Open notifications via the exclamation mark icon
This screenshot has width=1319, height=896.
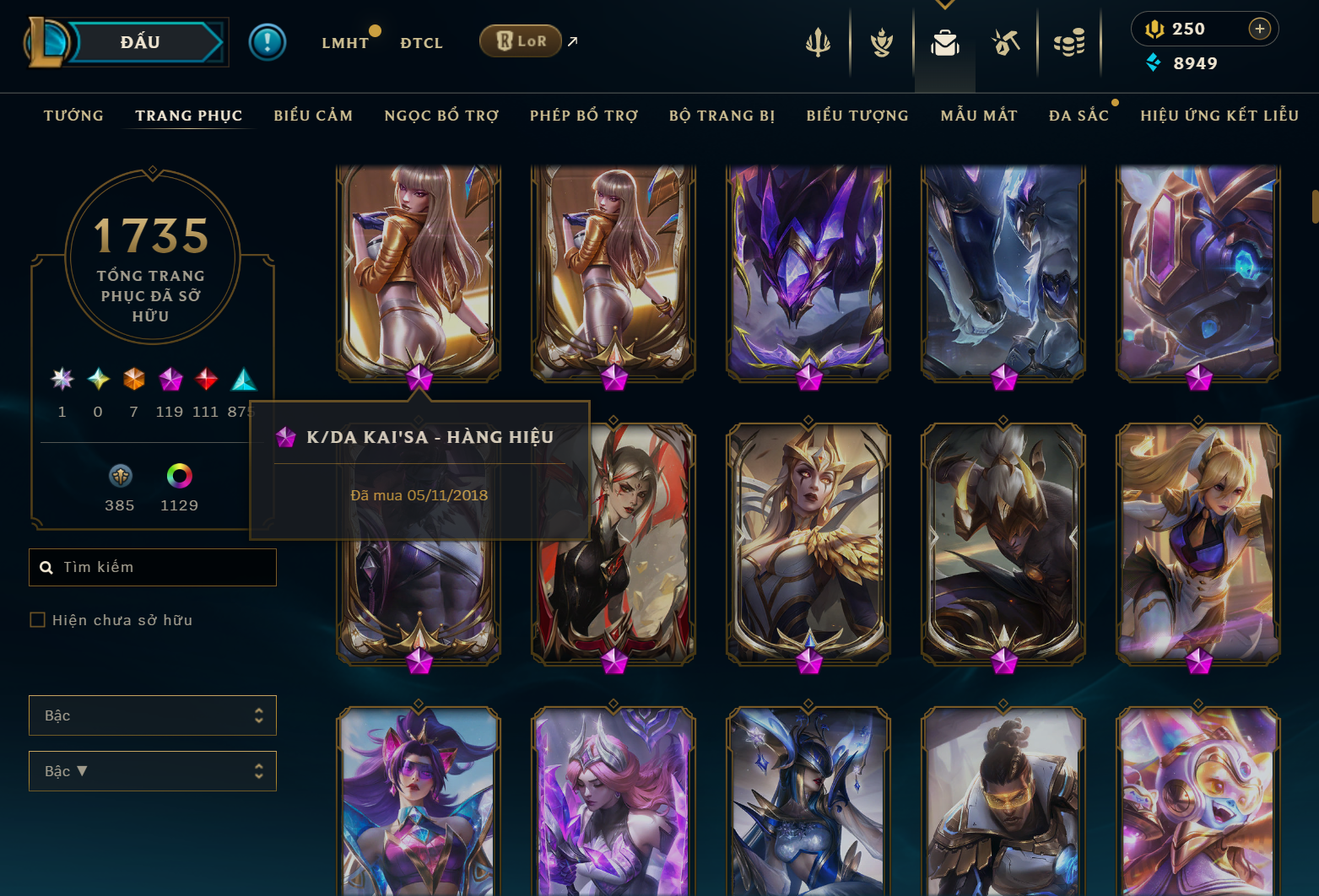click(268, 41)
